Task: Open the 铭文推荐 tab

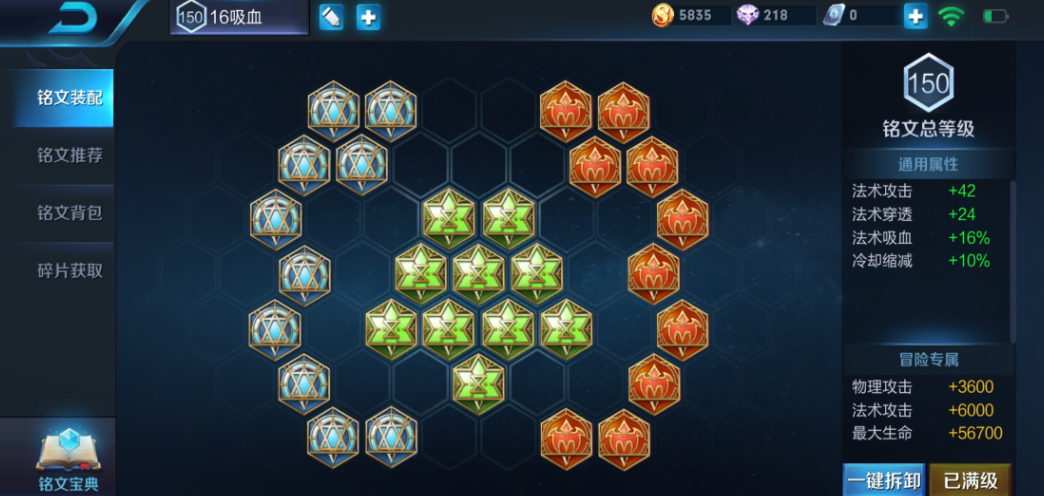Action: pos(69,155)
